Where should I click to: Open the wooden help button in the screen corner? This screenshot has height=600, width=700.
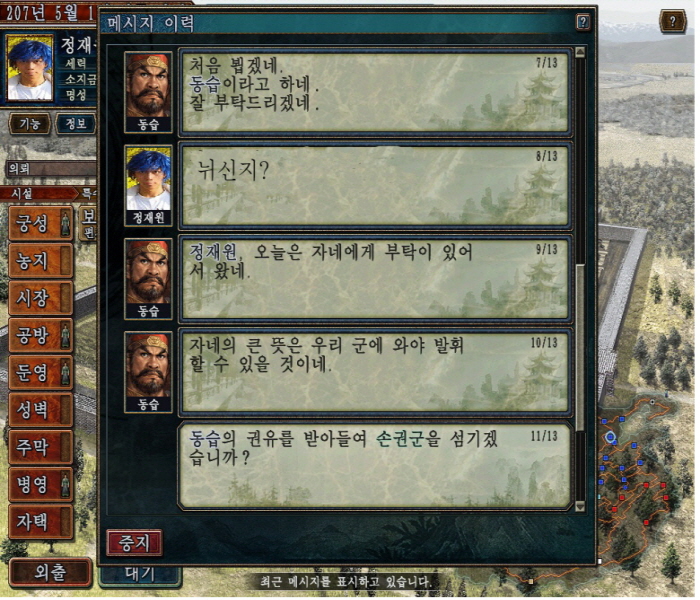pos(673,22)
